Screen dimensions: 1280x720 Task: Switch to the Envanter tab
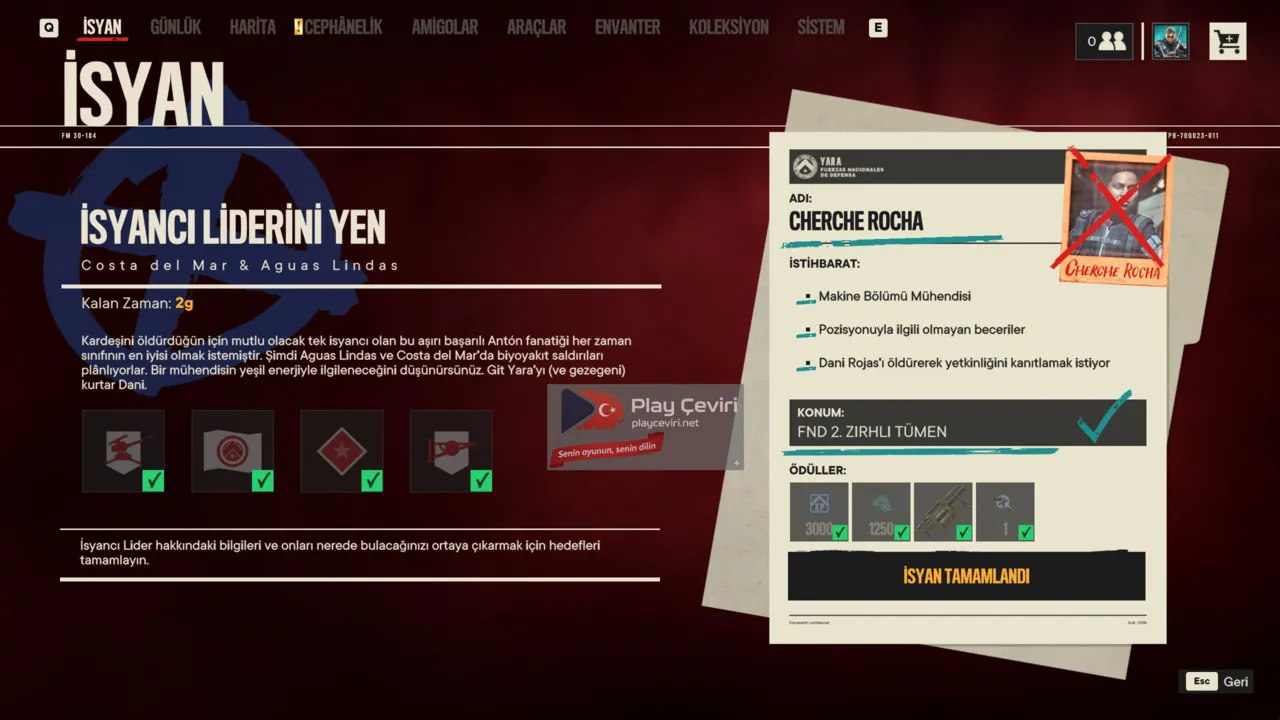click(627, 28)
